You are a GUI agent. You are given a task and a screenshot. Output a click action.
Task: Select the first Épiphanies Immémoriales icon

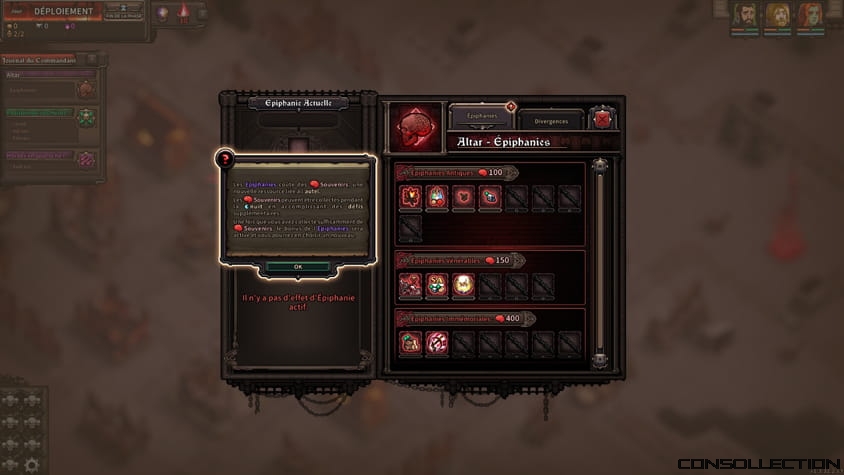click(x=410, y=343)
